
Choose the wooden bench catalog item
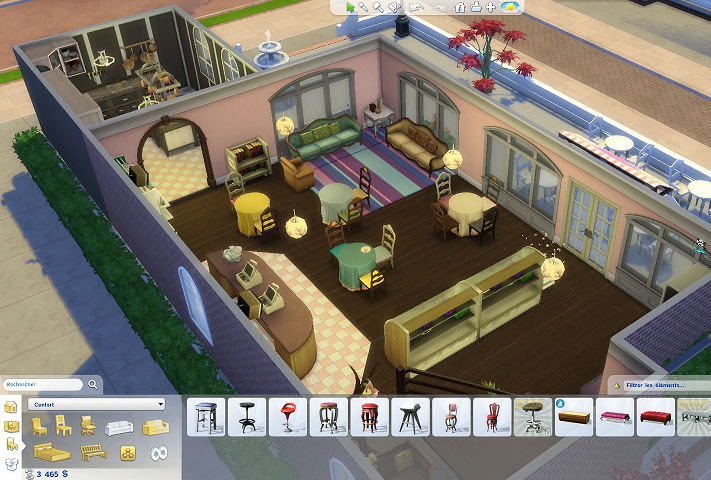tap(573, 417)
